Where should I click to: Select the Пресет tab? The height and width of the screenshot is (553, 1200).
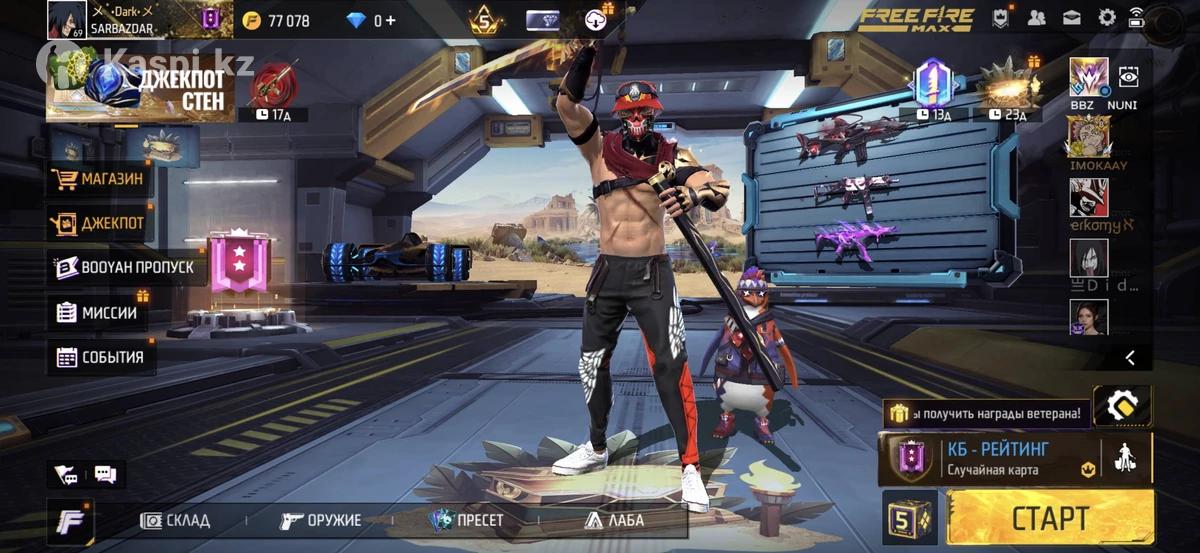467,520
